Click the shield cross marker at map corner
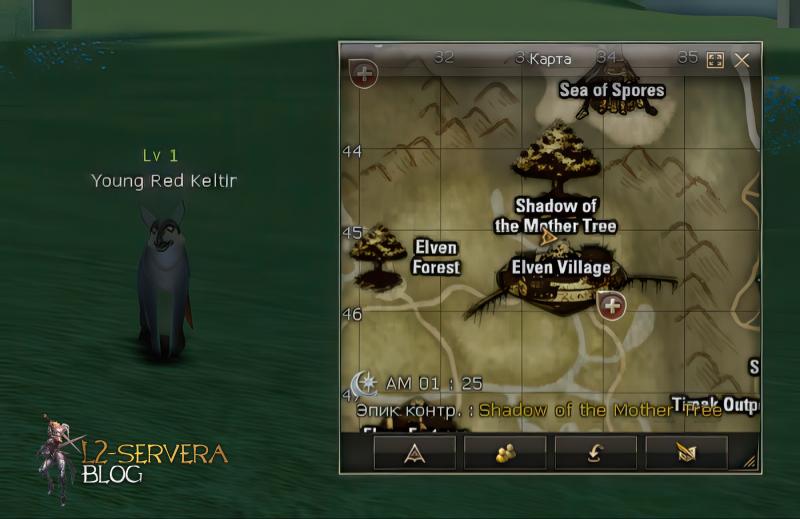800x519 pixels. [363, 73]
